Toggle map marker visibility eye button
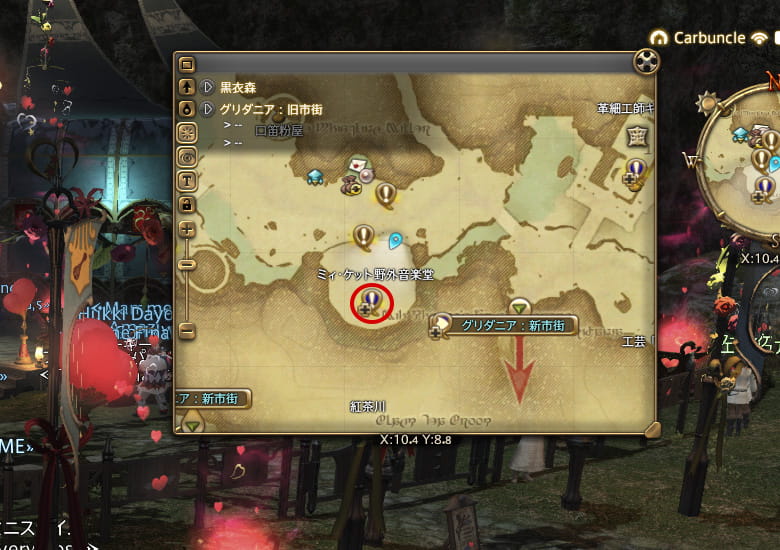 [187, 156]
